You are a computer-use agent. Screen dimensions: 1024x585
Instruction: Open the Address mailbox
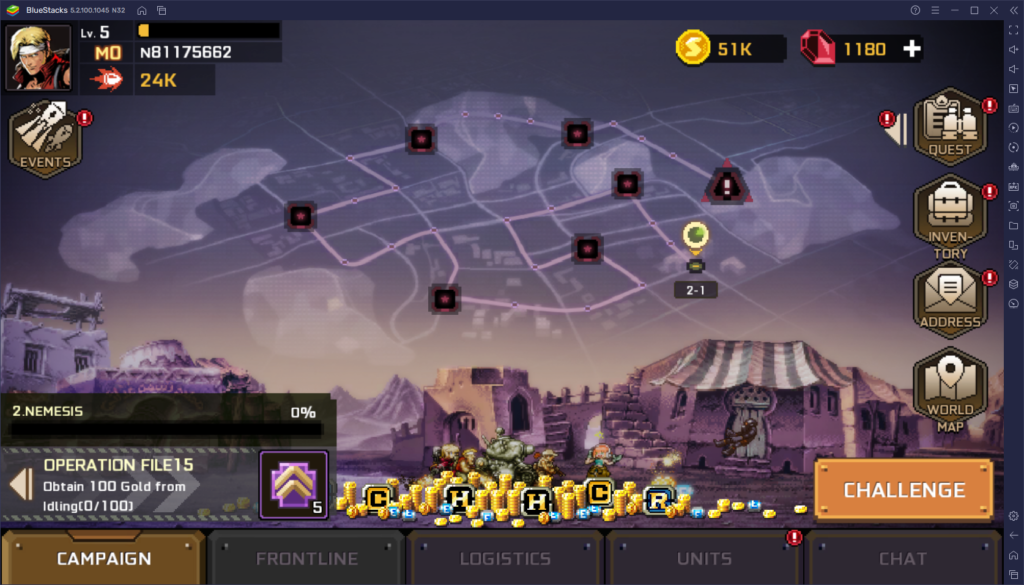point(949,300)
